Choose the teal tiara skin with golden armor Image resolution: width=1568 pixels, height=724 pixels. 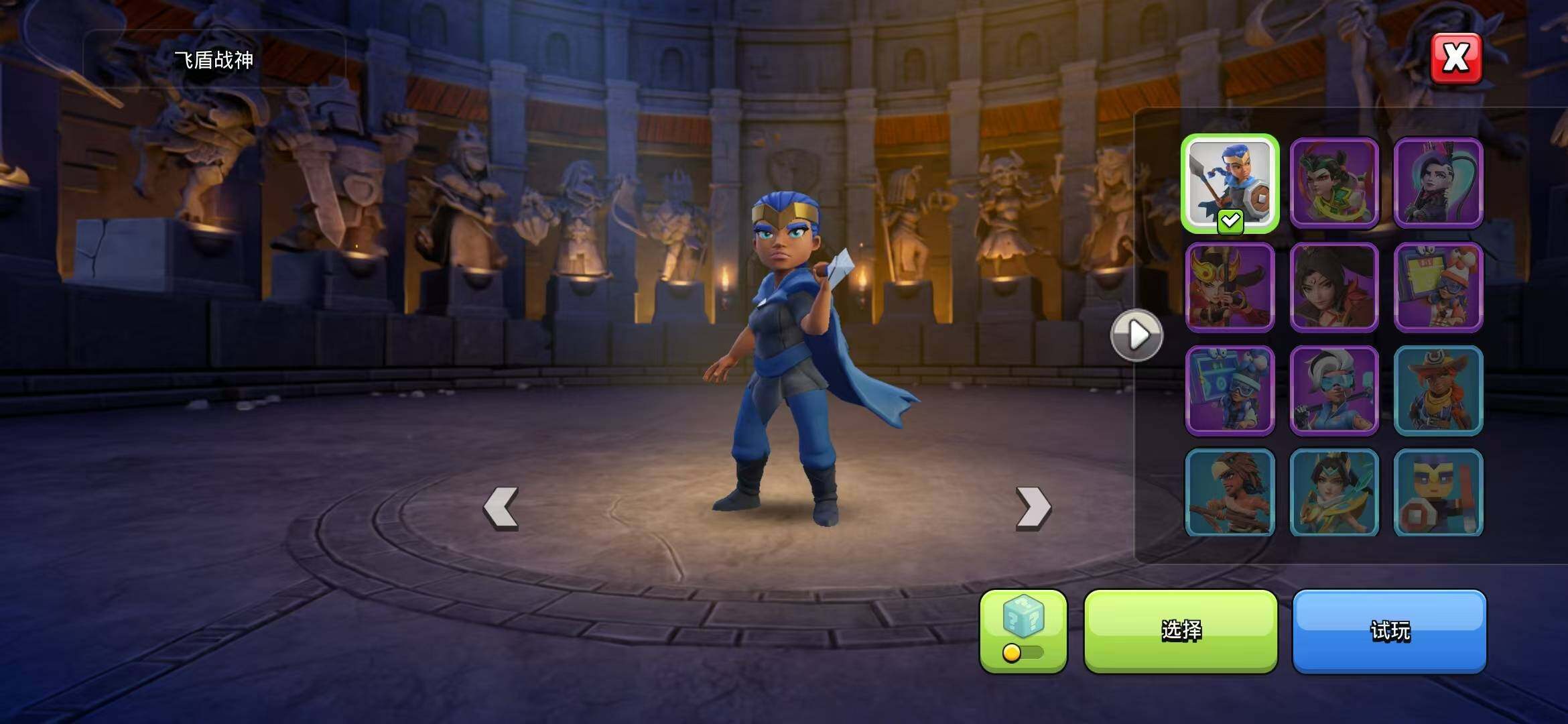coord(1333,493)
